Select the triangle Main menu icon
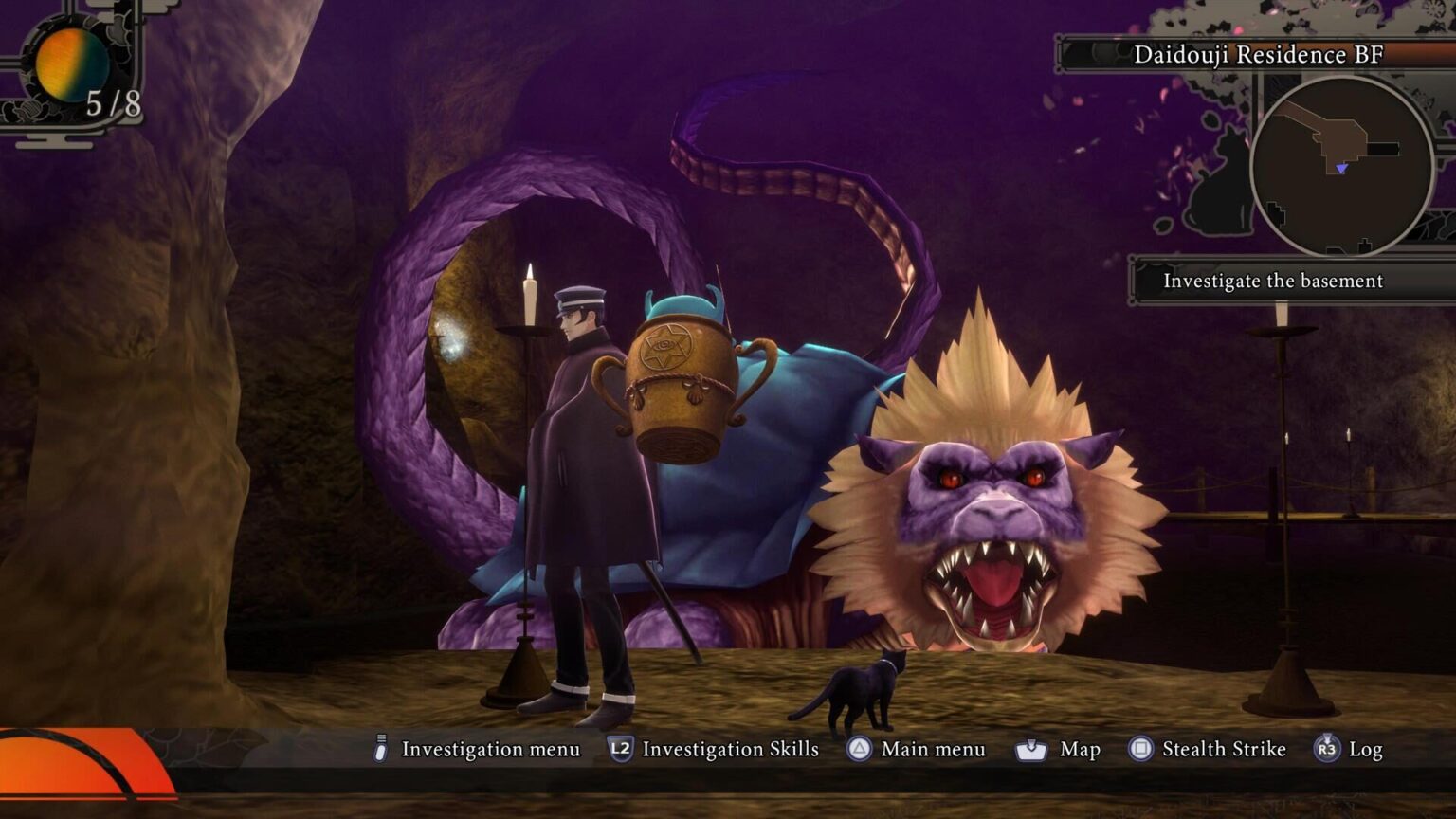The width and height of the screenshot is (1456, 819). click(859, 749)
